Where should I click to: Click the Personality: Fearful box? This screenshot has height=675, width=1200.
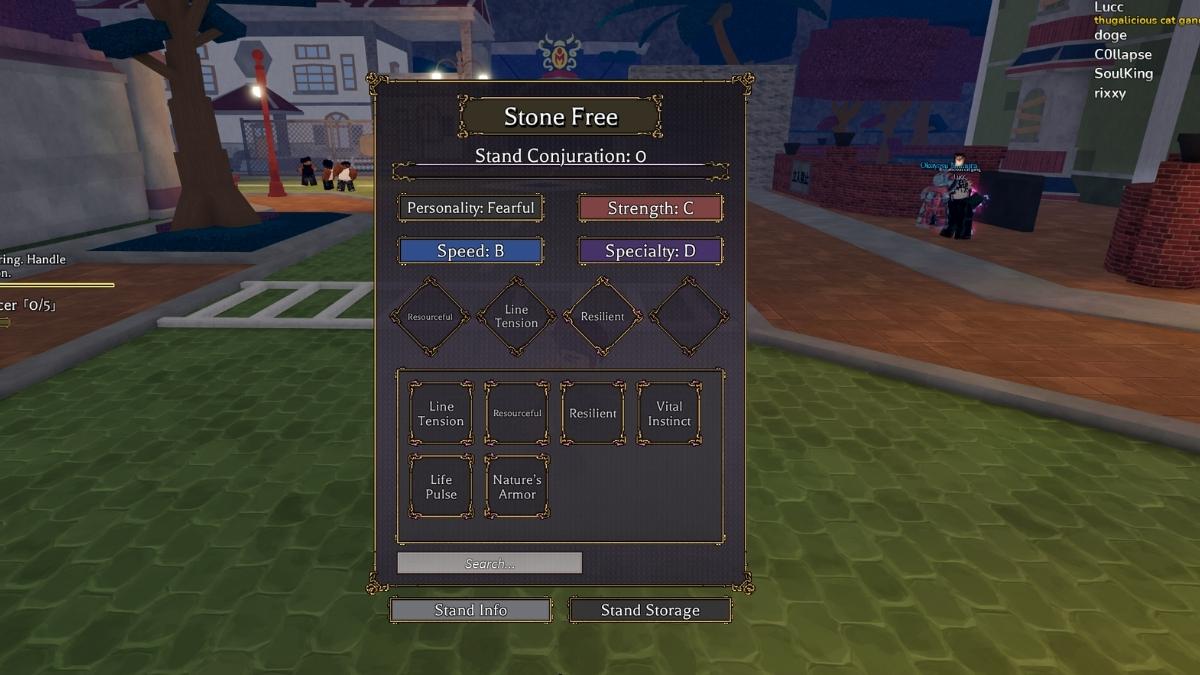470,208
